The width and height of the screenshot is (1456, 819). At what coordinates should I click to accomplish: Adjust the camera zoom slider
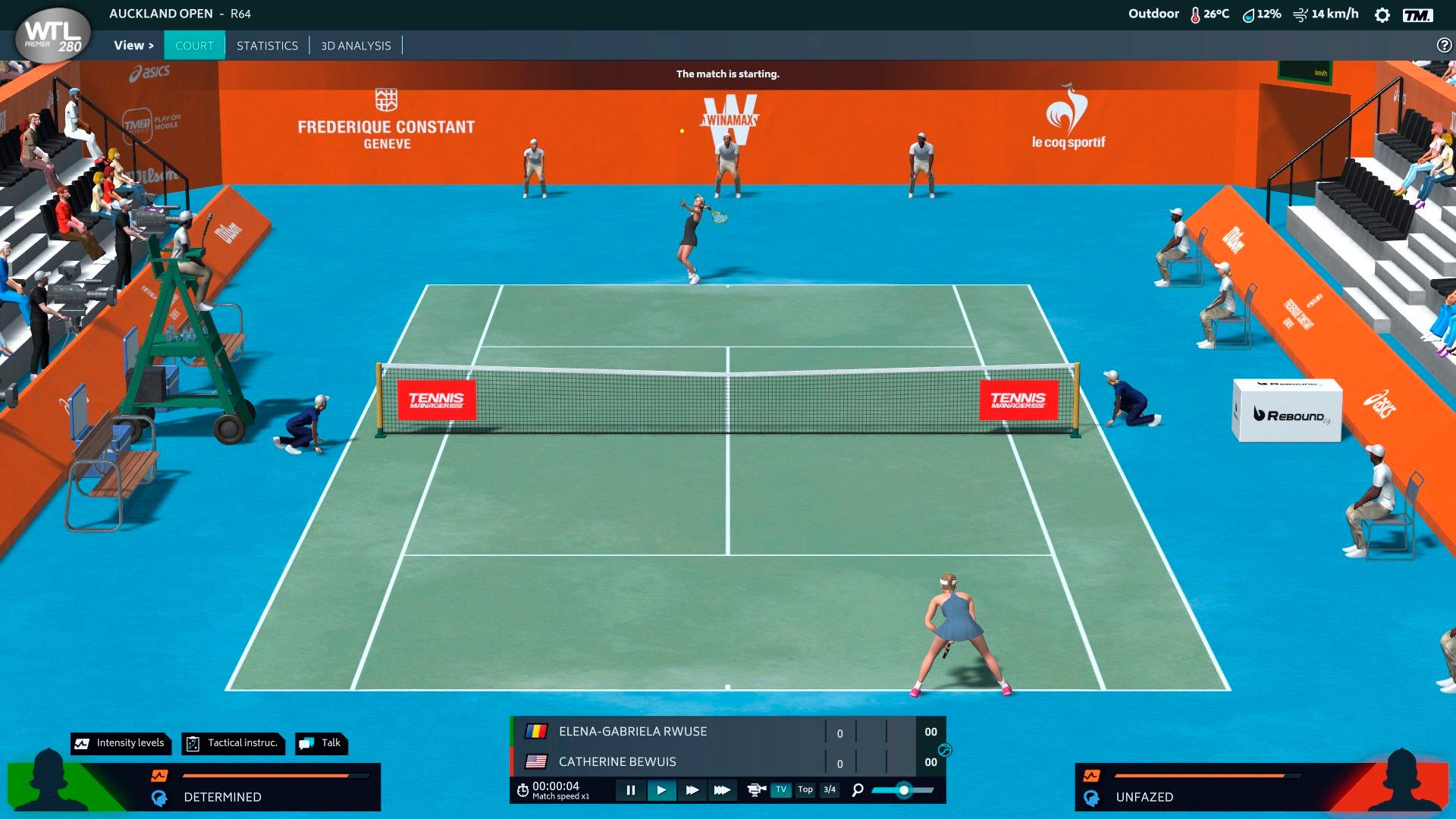click(x=903, y=790)
